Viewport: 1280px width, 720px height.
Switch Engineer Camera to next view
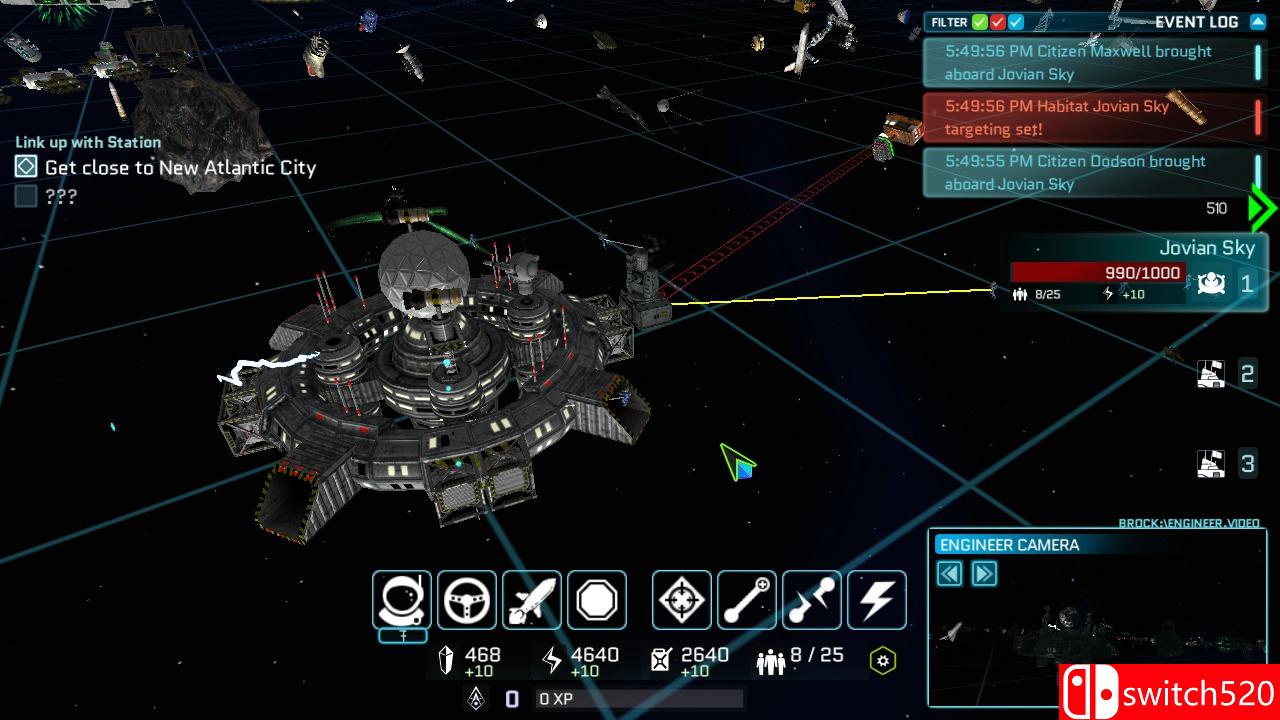[x=984, y=574]
